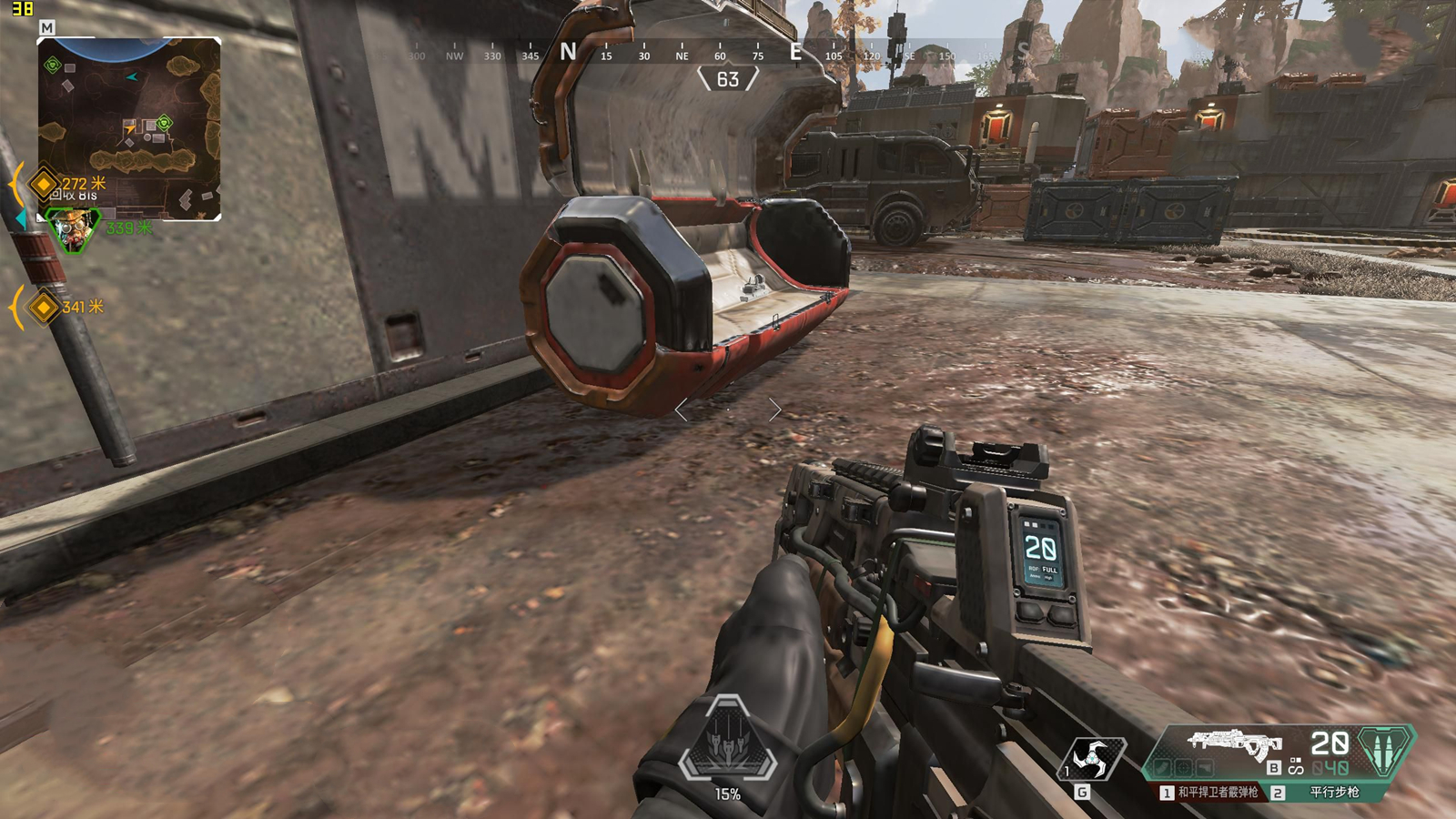Open the minimap in the top-left corner

point(128,127)
